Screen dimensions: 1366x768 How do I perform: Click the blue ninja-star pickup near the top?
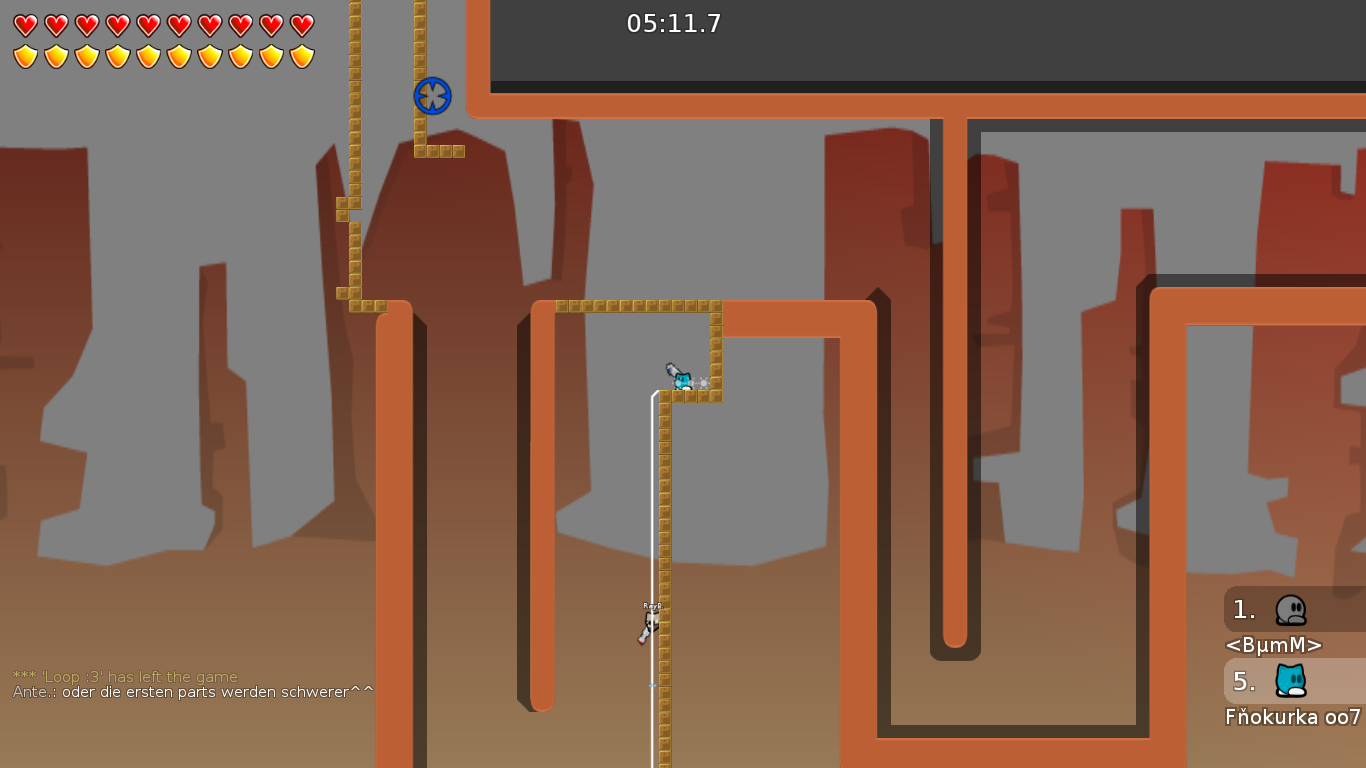[x=432, y=96]
